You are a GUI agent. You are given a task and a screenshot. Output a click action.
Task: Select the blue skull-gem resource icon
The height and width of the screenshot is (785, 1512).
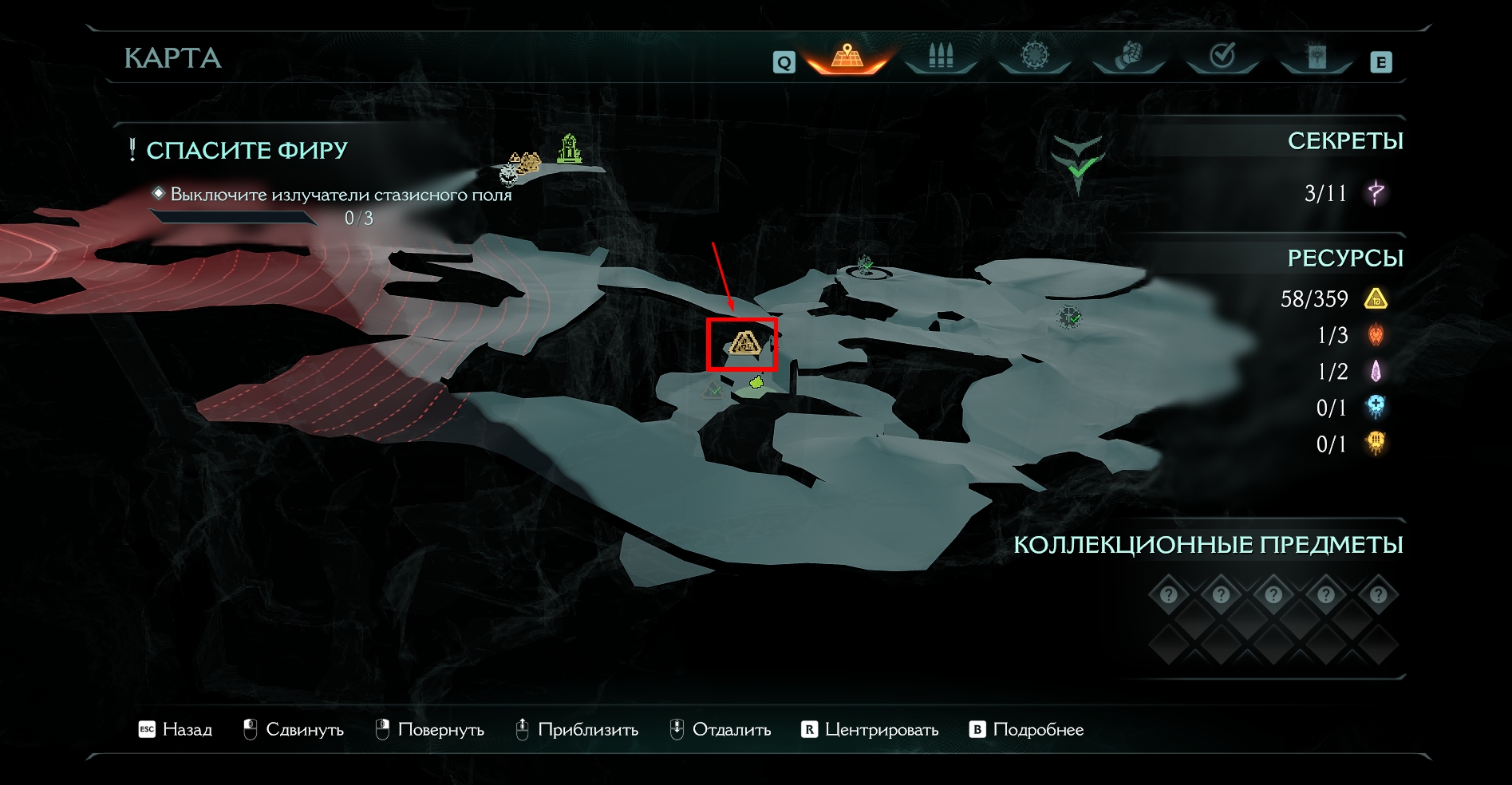(1376, 407)
